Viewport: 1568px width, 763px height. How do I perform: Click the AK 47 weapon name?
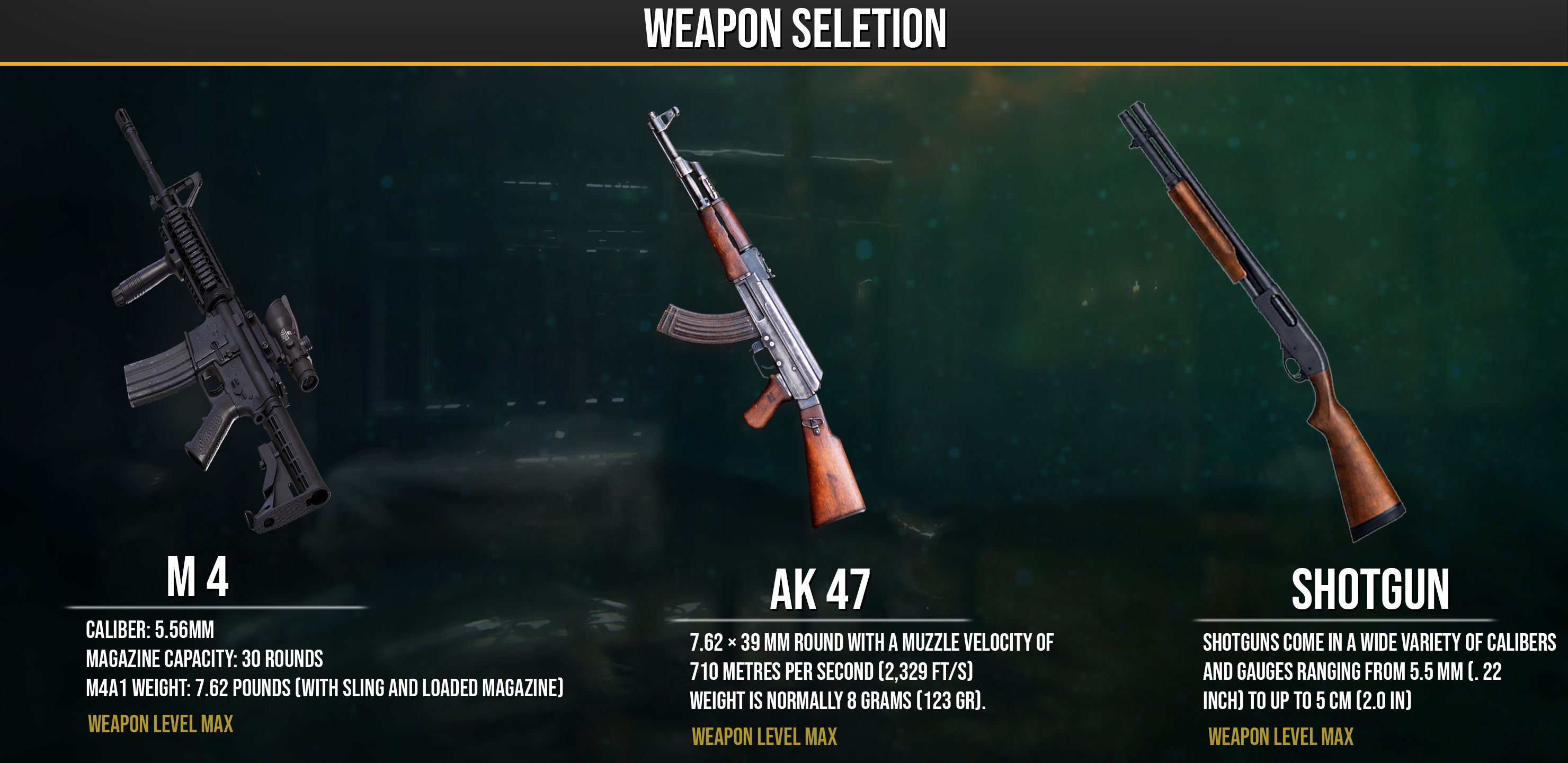click(x=820, y=589)
